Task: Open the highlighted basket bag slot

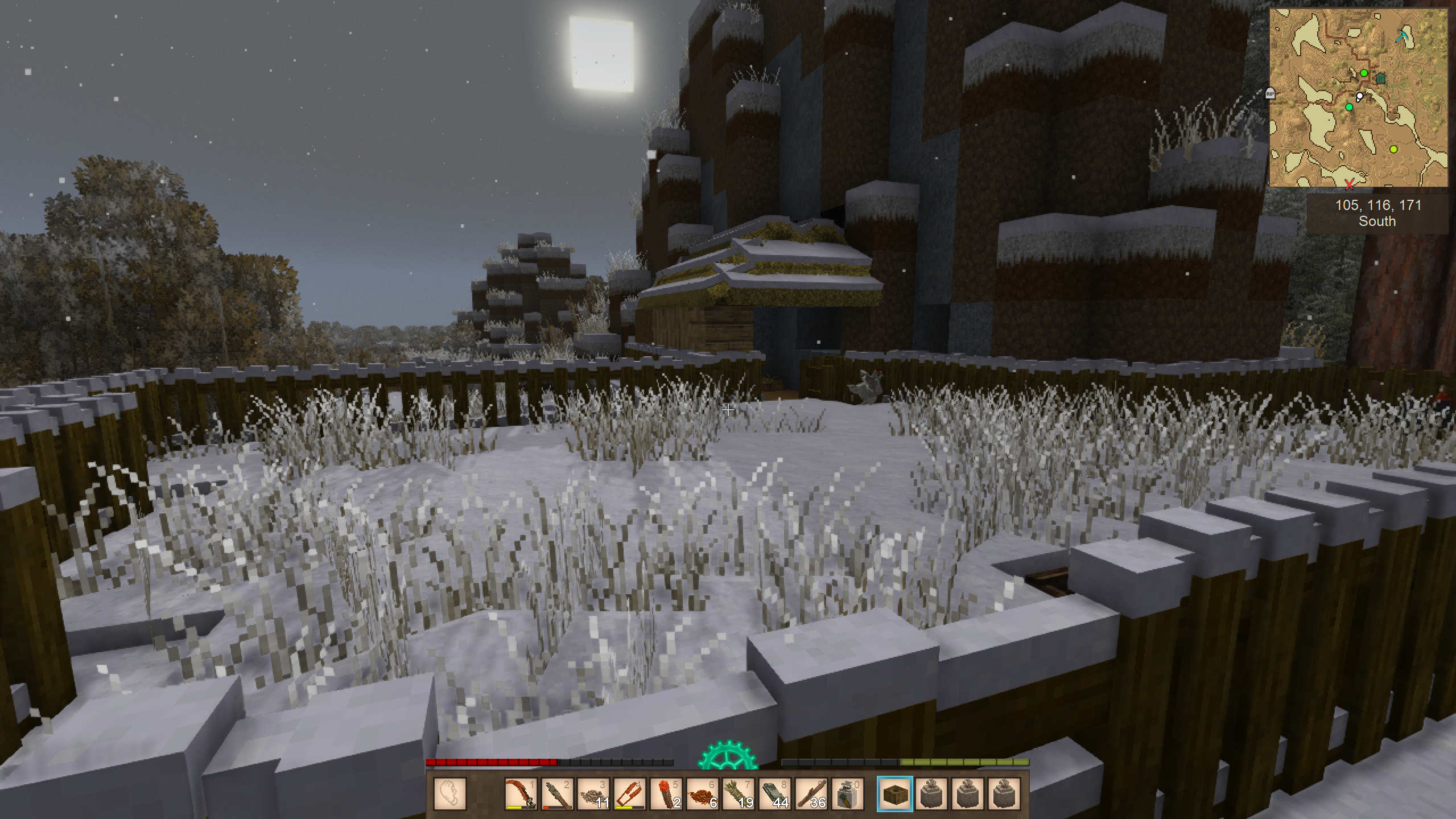Action: pos(895,793)
